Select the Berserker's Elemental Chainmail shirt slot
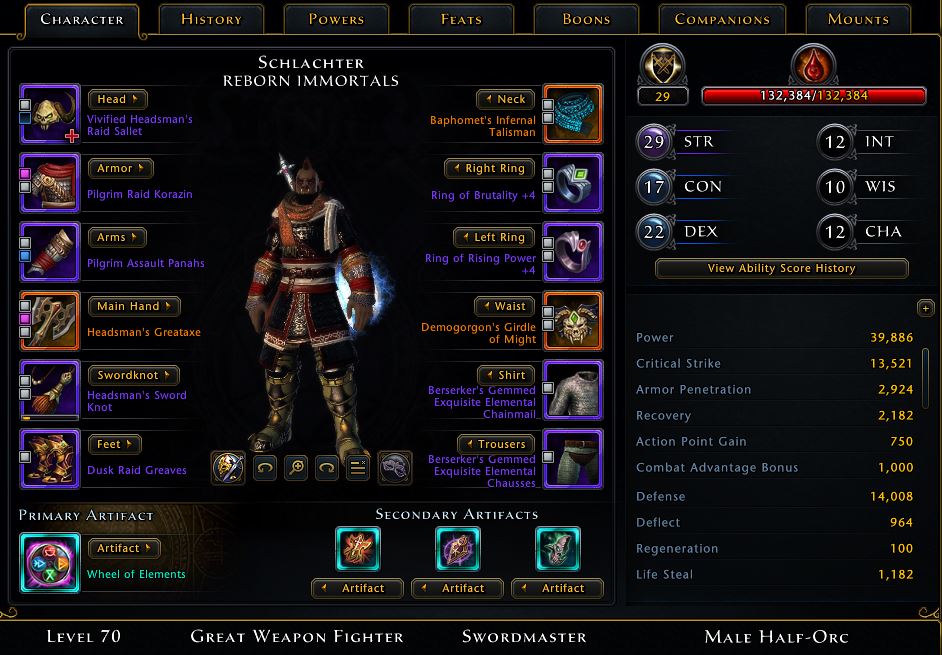Viewport: 942px width, 655px height. 573,390
